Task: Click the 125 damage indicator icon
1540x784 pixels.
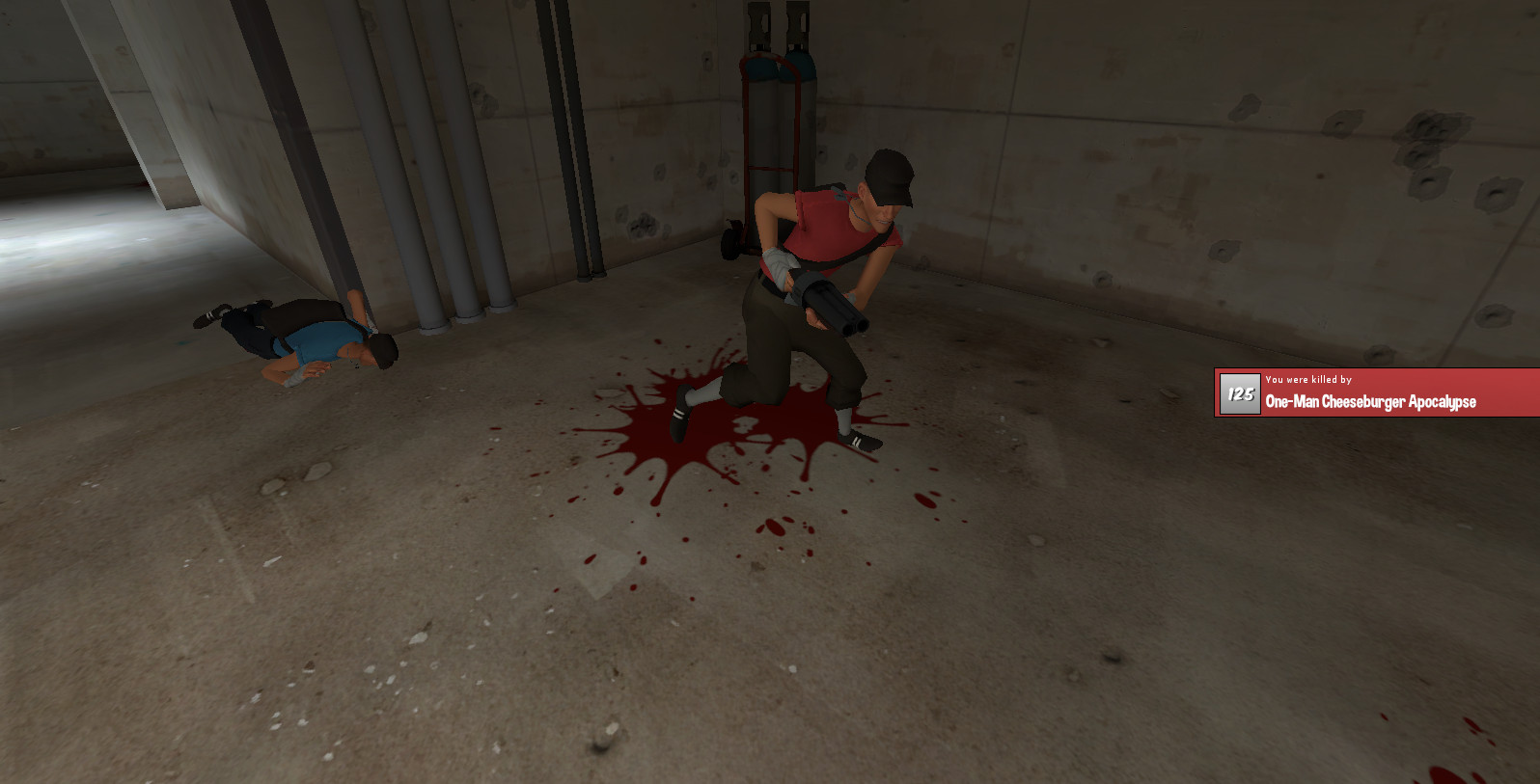Action: click(1238, 393)
